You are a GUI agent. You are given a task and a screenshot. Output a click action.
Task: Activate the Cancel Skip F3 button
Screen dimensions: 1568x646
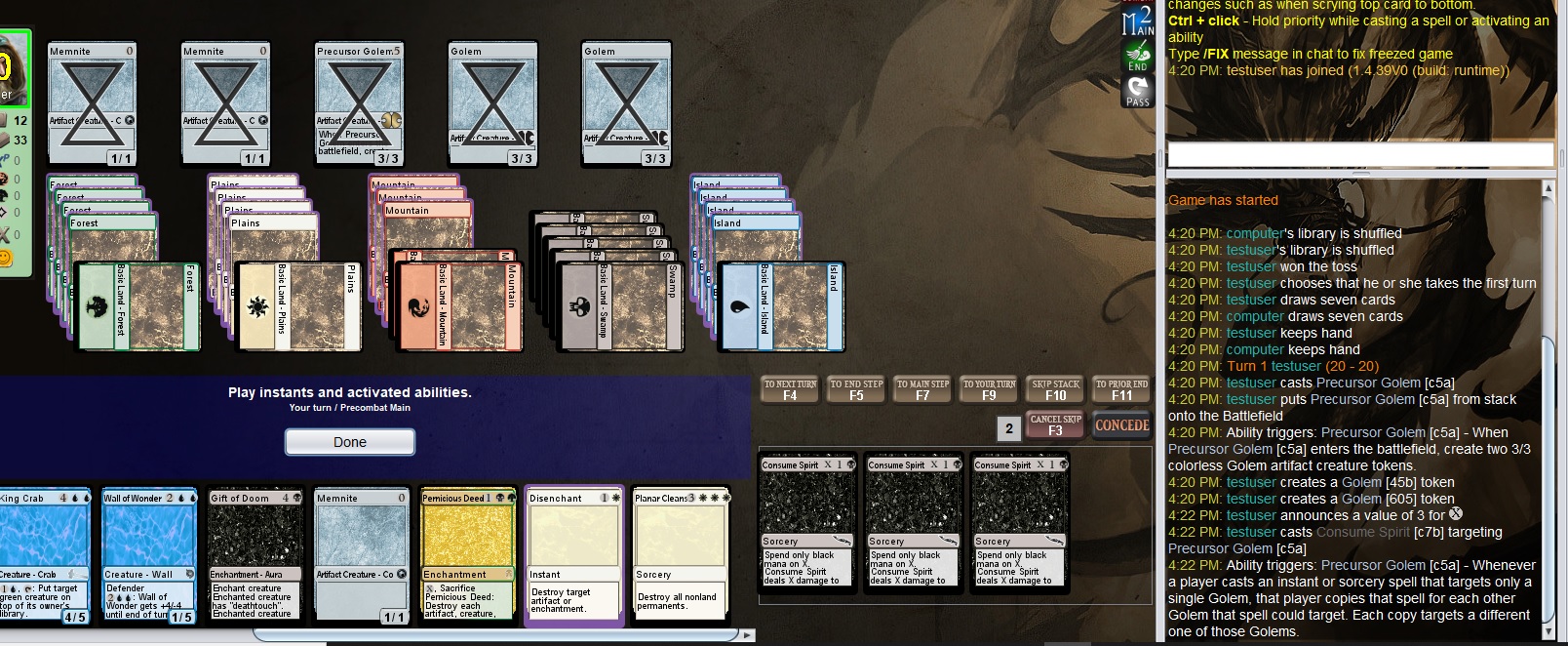pyautogui.click(x=1055, y=425)
